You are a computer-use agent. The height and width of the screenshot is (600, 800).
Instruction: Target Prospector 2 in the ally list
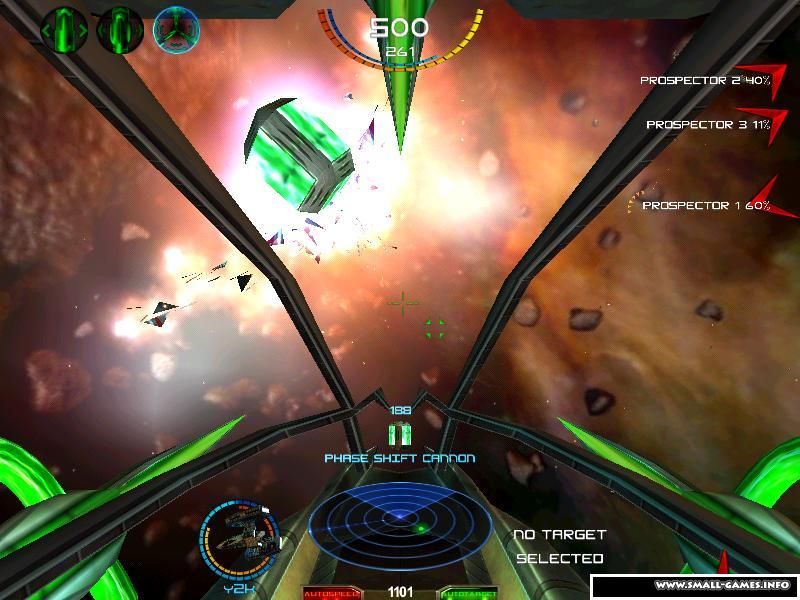[704, 80]
